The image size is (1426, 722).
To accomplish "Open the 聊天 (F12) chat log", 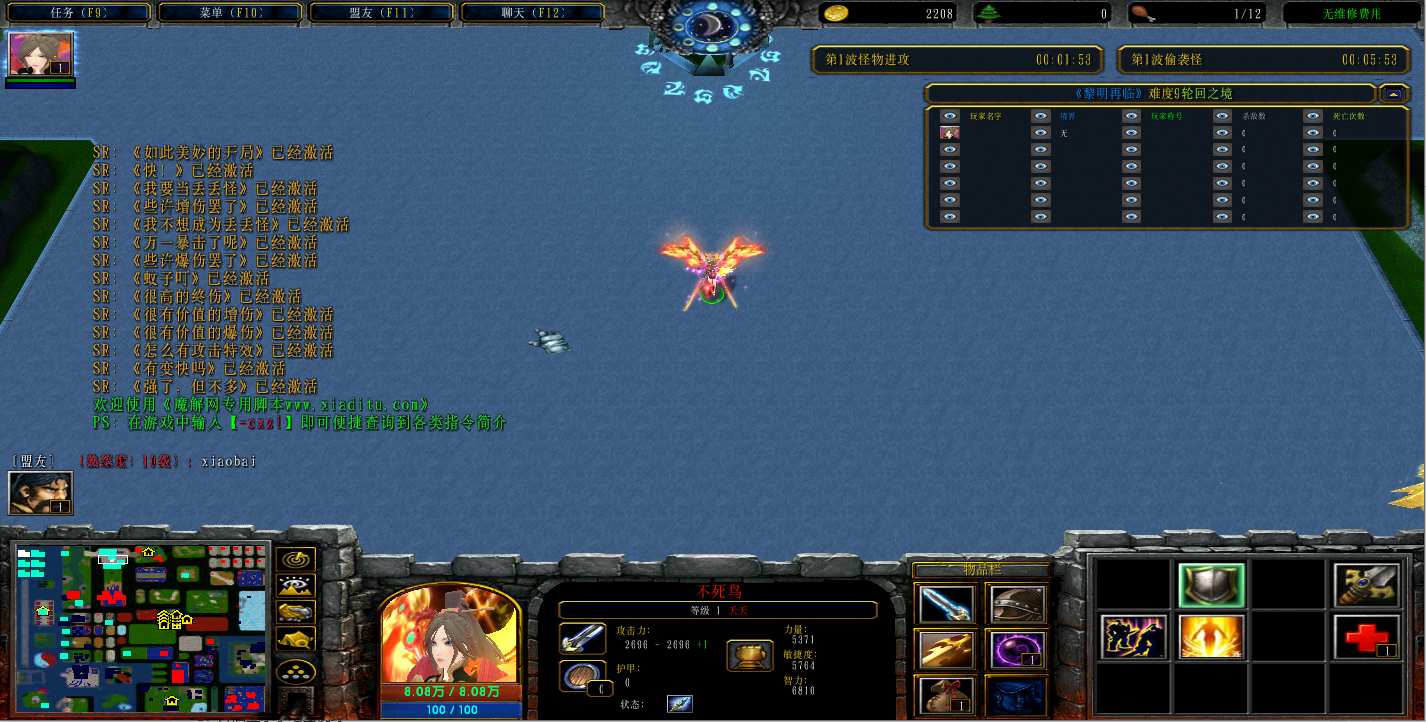I will click(534, 13).
